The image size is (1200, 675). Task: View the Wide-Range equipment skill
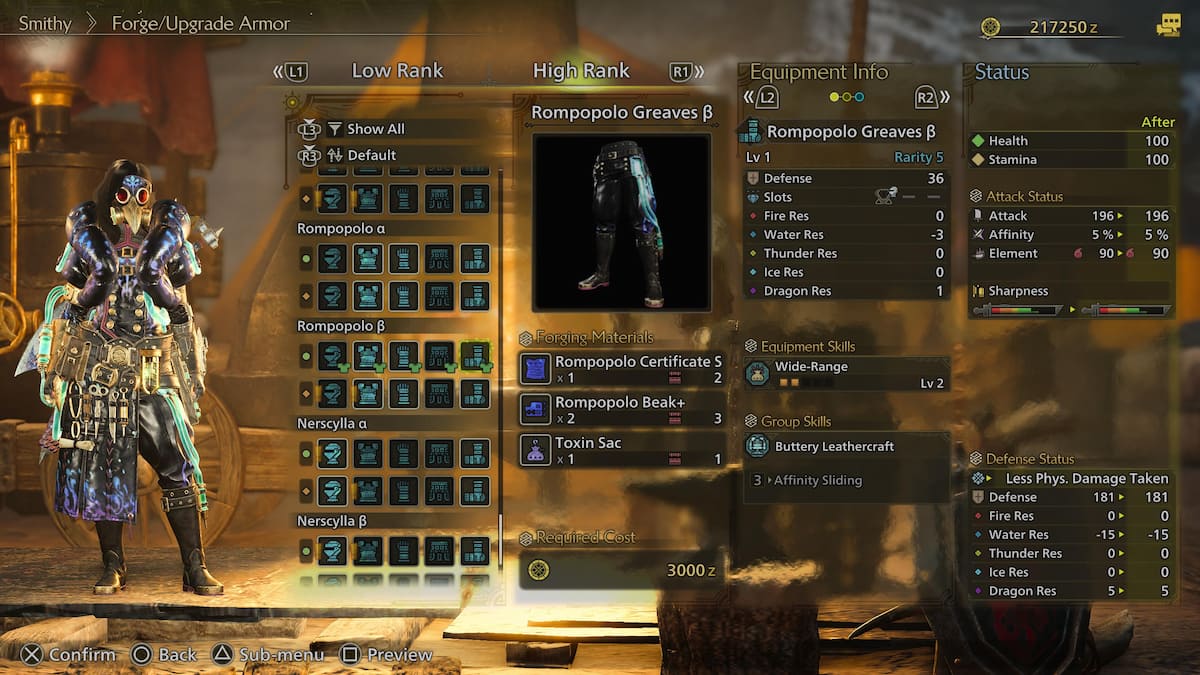point(846,374)
